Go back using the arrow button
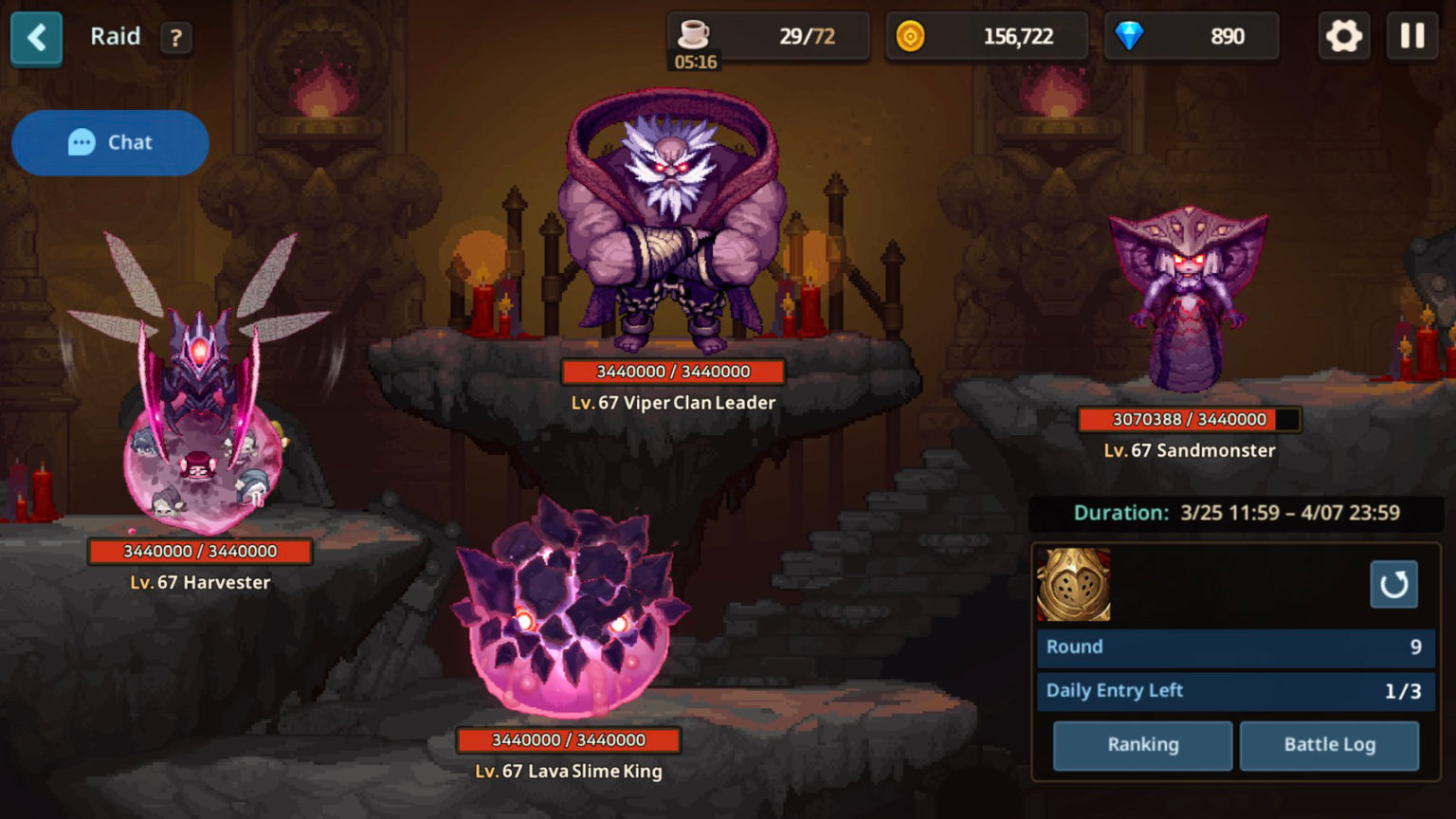Screen dimensions: 1456x819 [x=36, y=39]
